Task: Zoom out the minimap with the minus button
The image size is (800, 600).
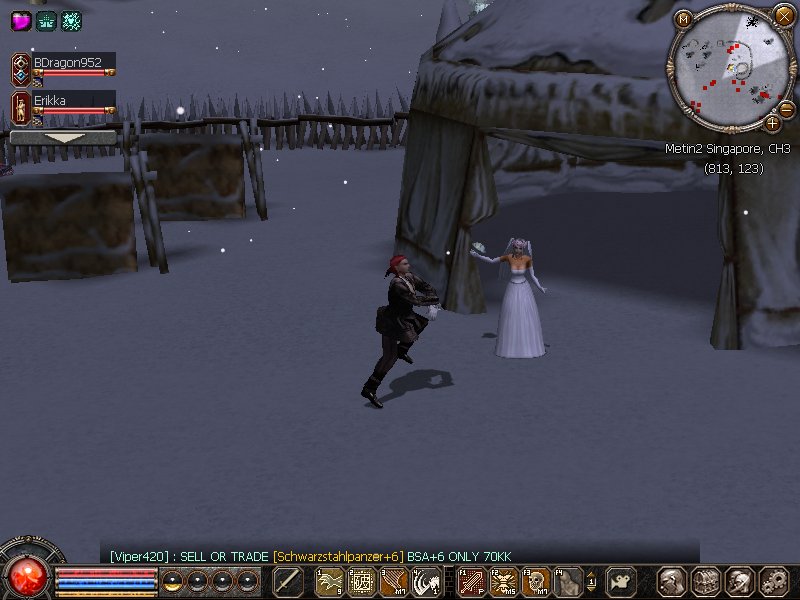Action: pos(786,108)
